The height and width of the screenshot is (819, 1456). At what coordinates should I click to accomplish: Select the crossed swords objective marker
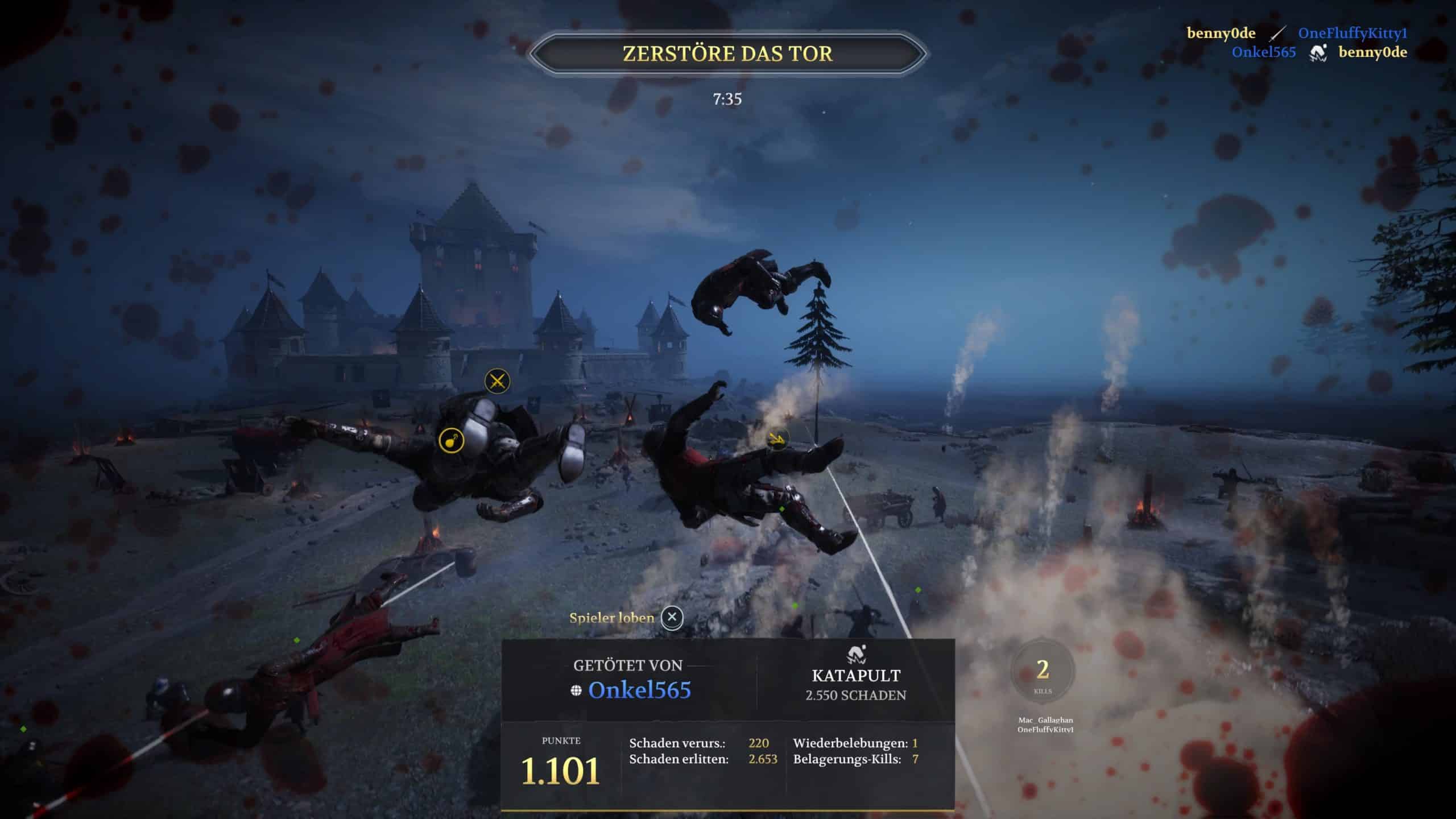497,381
